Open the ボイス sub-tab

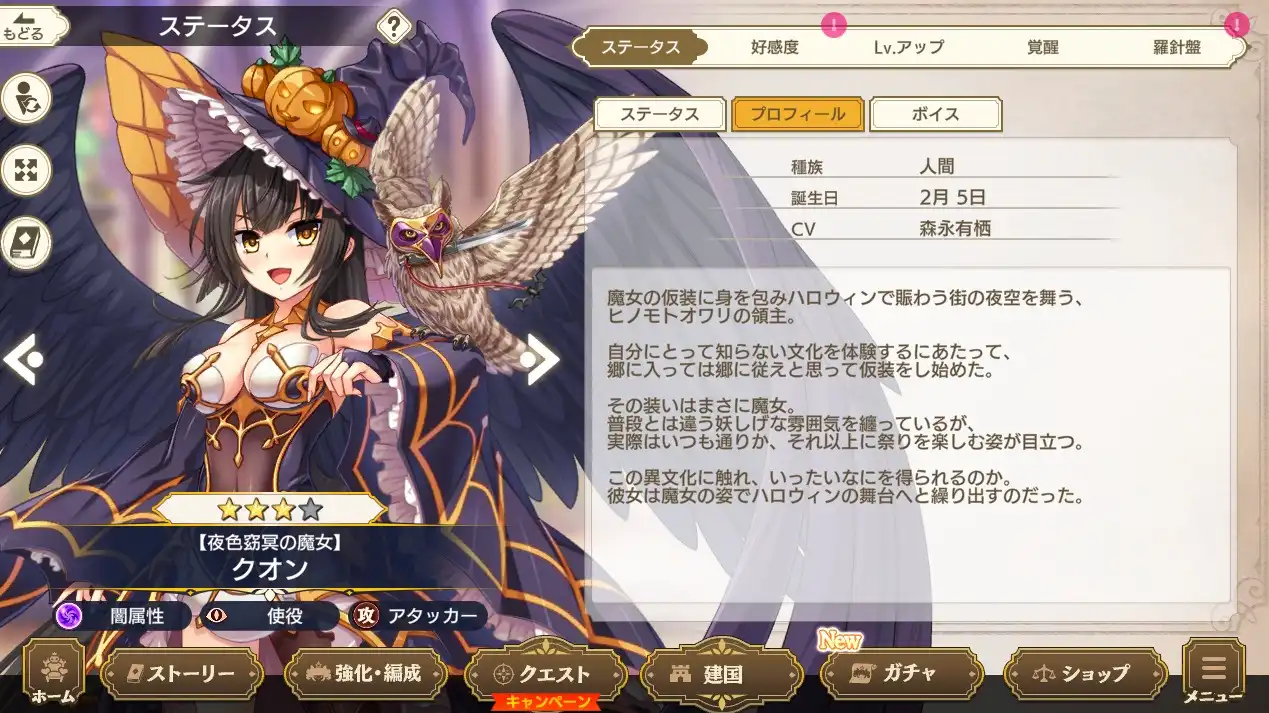click(935, 114)
